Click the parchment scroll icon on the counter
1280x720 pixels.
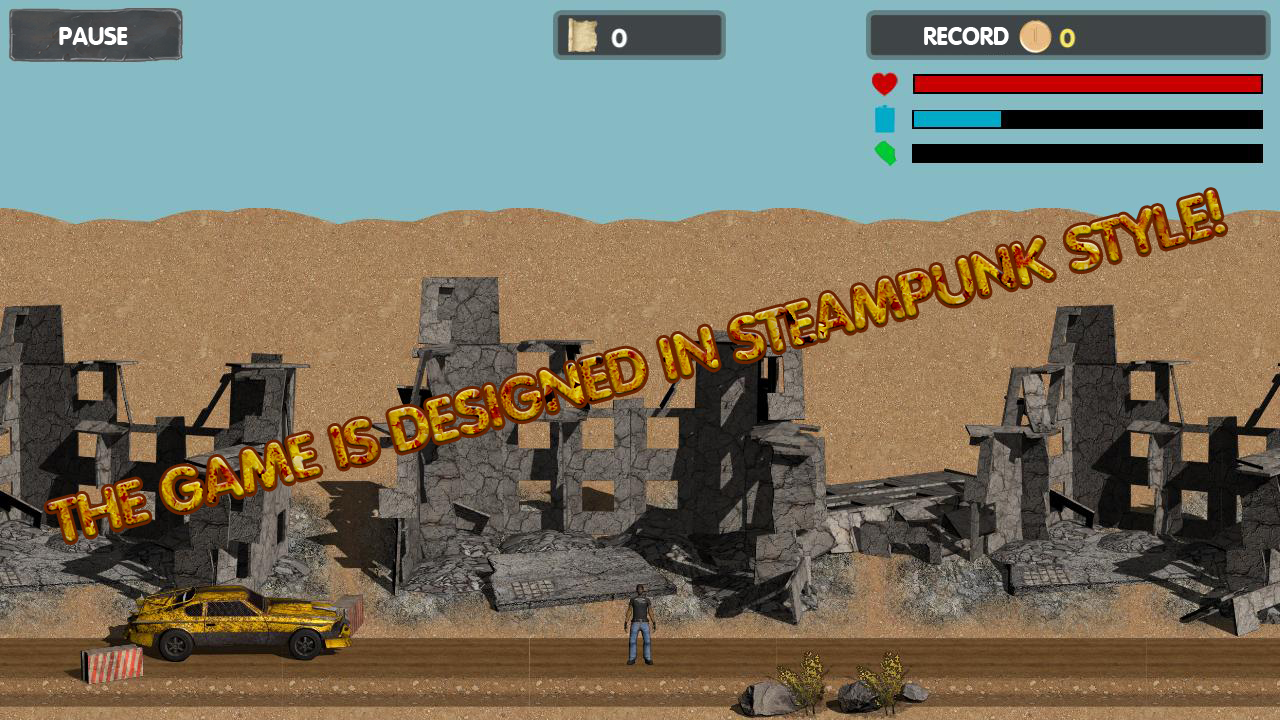pos(582,36)
